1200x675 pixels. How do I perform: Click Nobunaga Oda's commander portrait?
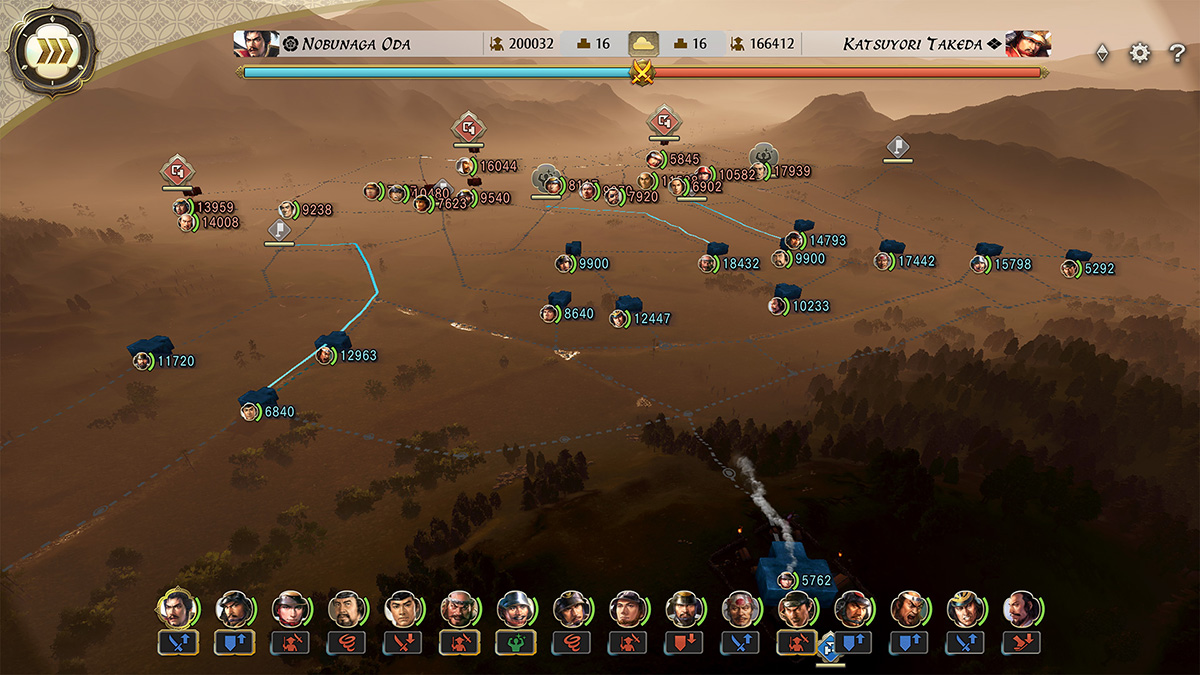point(255,44)
